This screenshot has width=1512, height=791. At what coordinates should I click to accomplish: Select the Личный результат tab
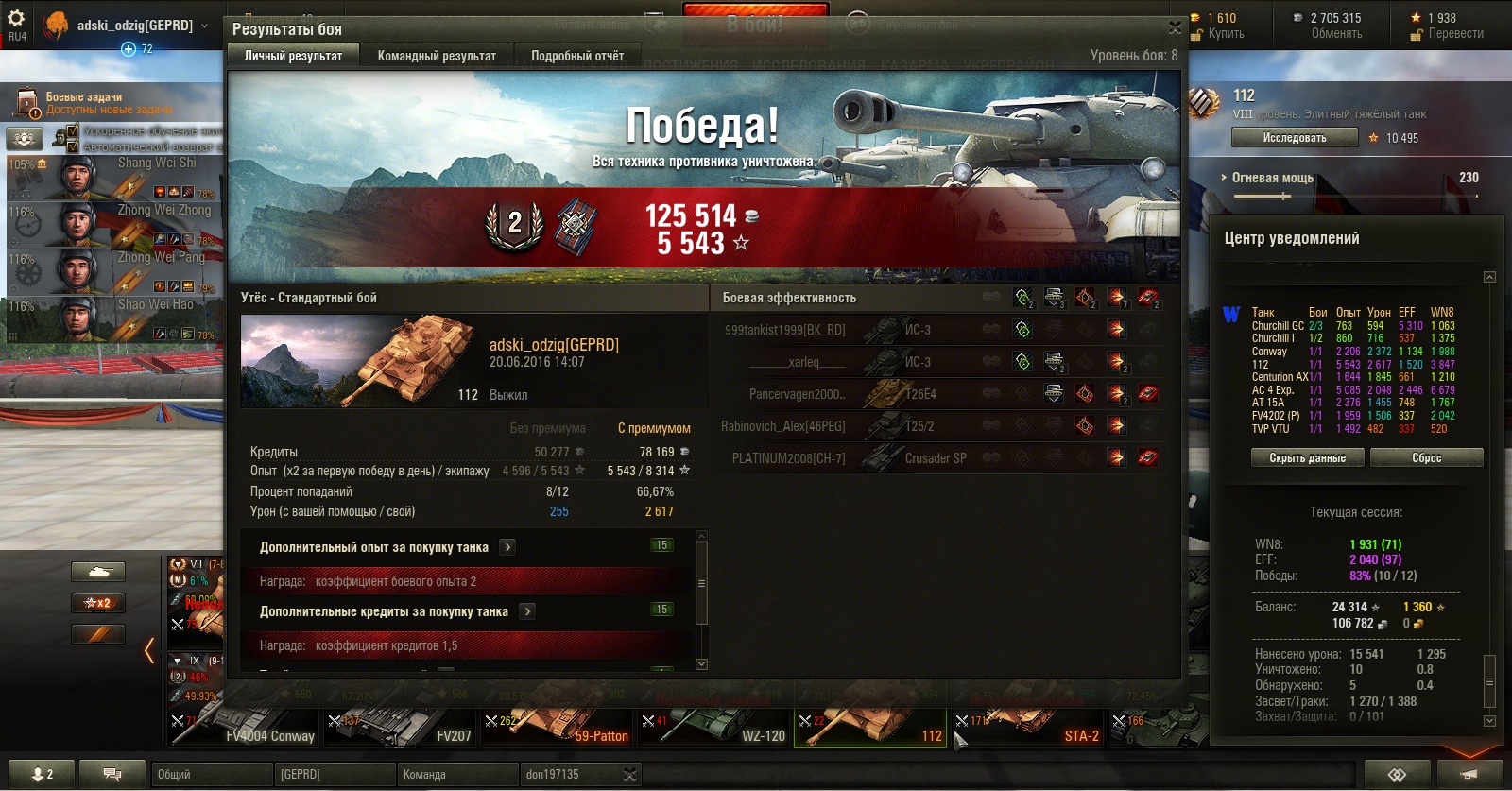point(293,57)
